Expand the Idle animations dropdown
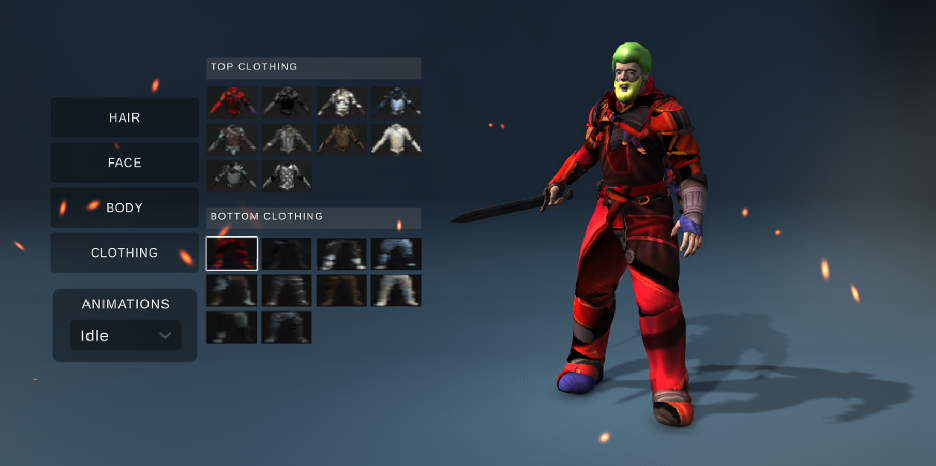 (x=125, y=336)
